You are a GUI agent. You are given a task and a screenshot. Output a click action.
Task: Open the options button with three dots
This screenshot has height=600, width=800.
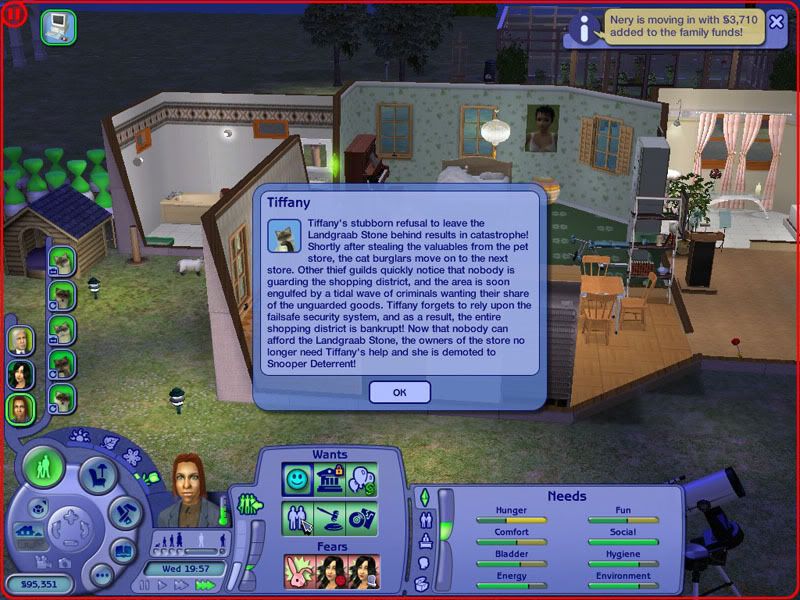pyautogui.click(x=101, y=575)
